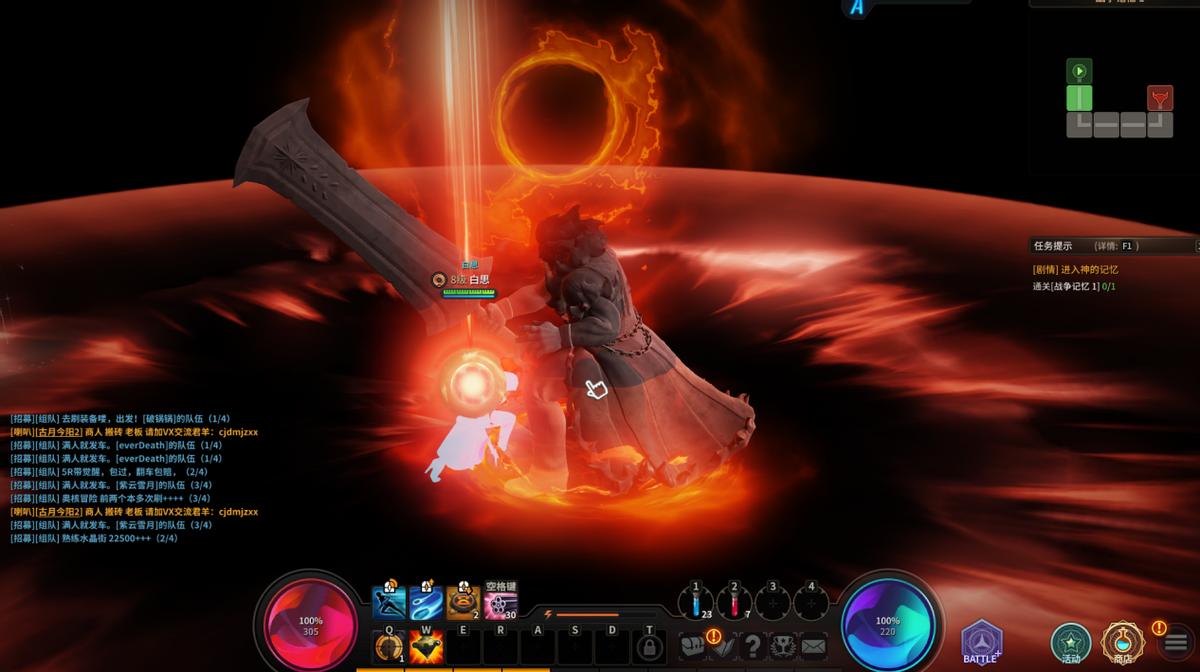Screen dimensions: 1200x672
Task: Open the treasure chest inventory icon
Action: 692,646
